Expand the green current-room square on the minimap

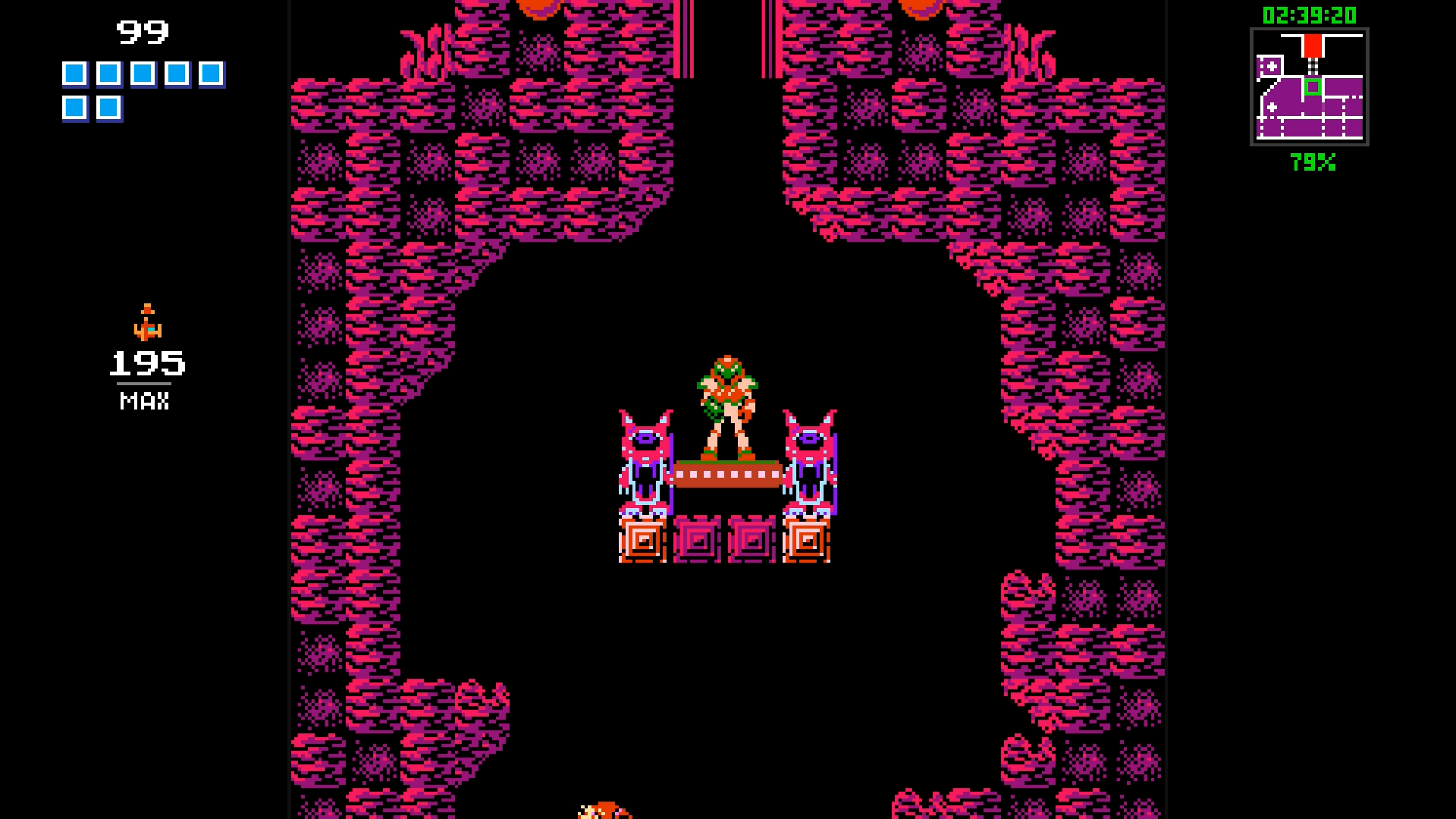pyautogui.click(x=1313, y=86)
